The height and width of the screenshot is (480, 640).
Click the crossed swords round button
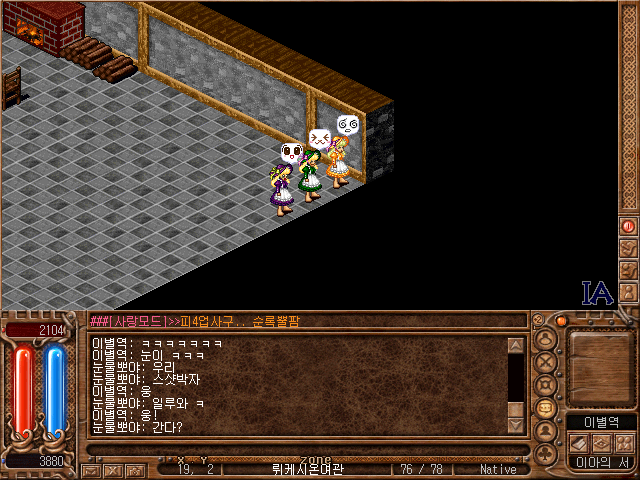(x=546, y=361)
